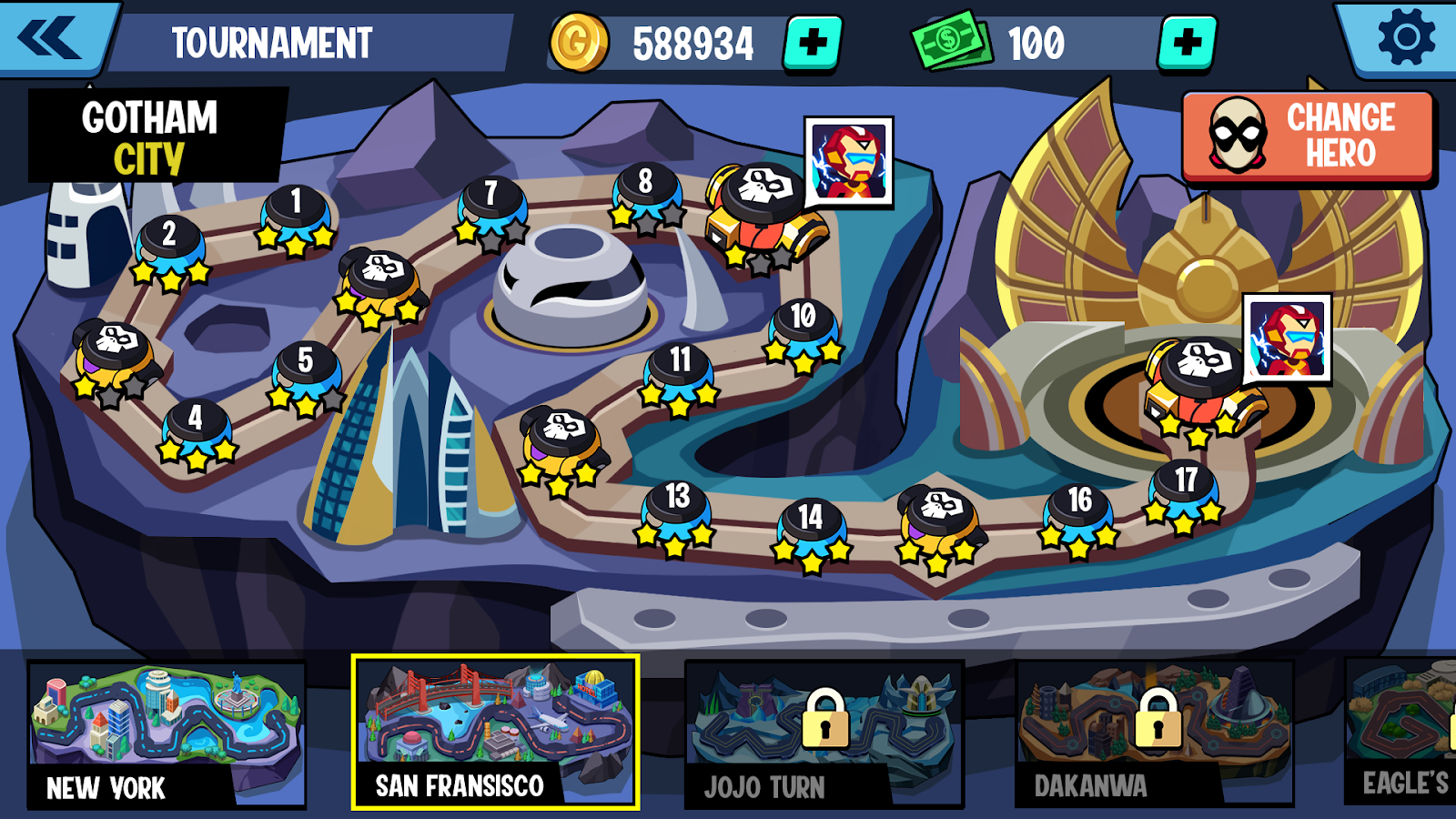The width and height of the screenshot is (1456, 819).
Task: Select the Eagle's map thumbnail
Action: pyautogui.click(x=1401, y=733)
